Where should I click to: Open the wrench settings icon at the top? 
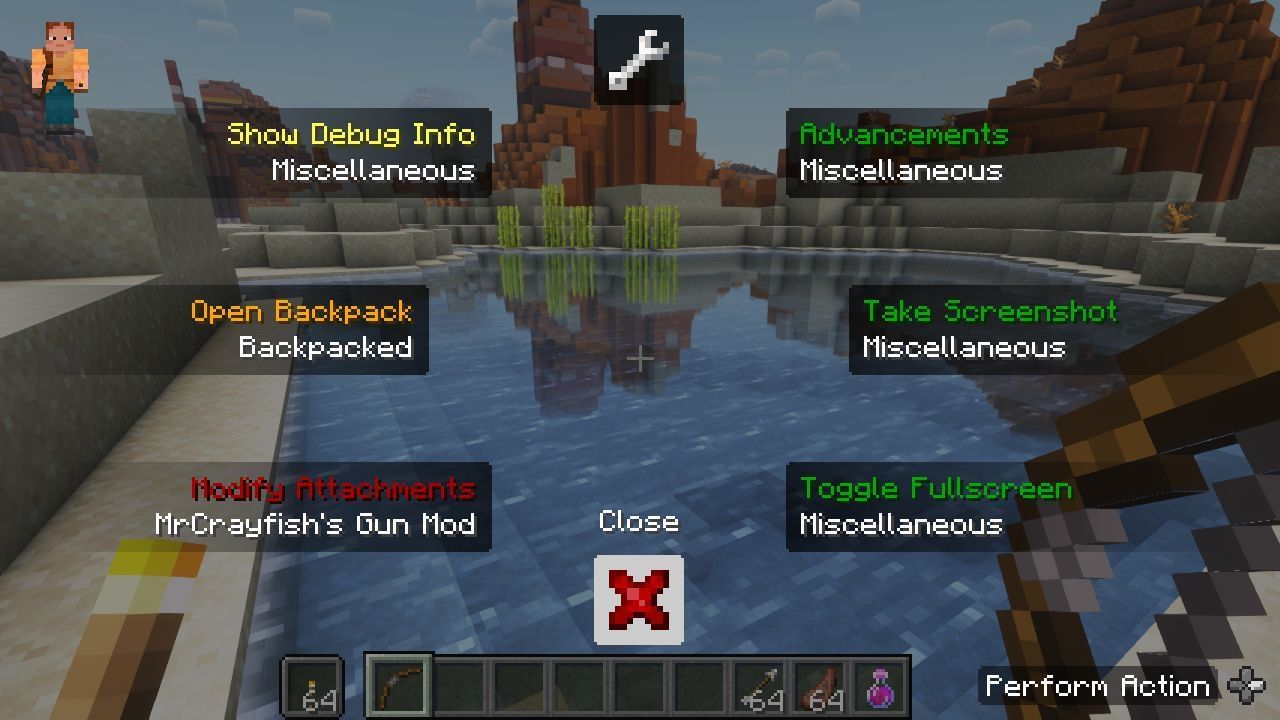click(639, 60)
